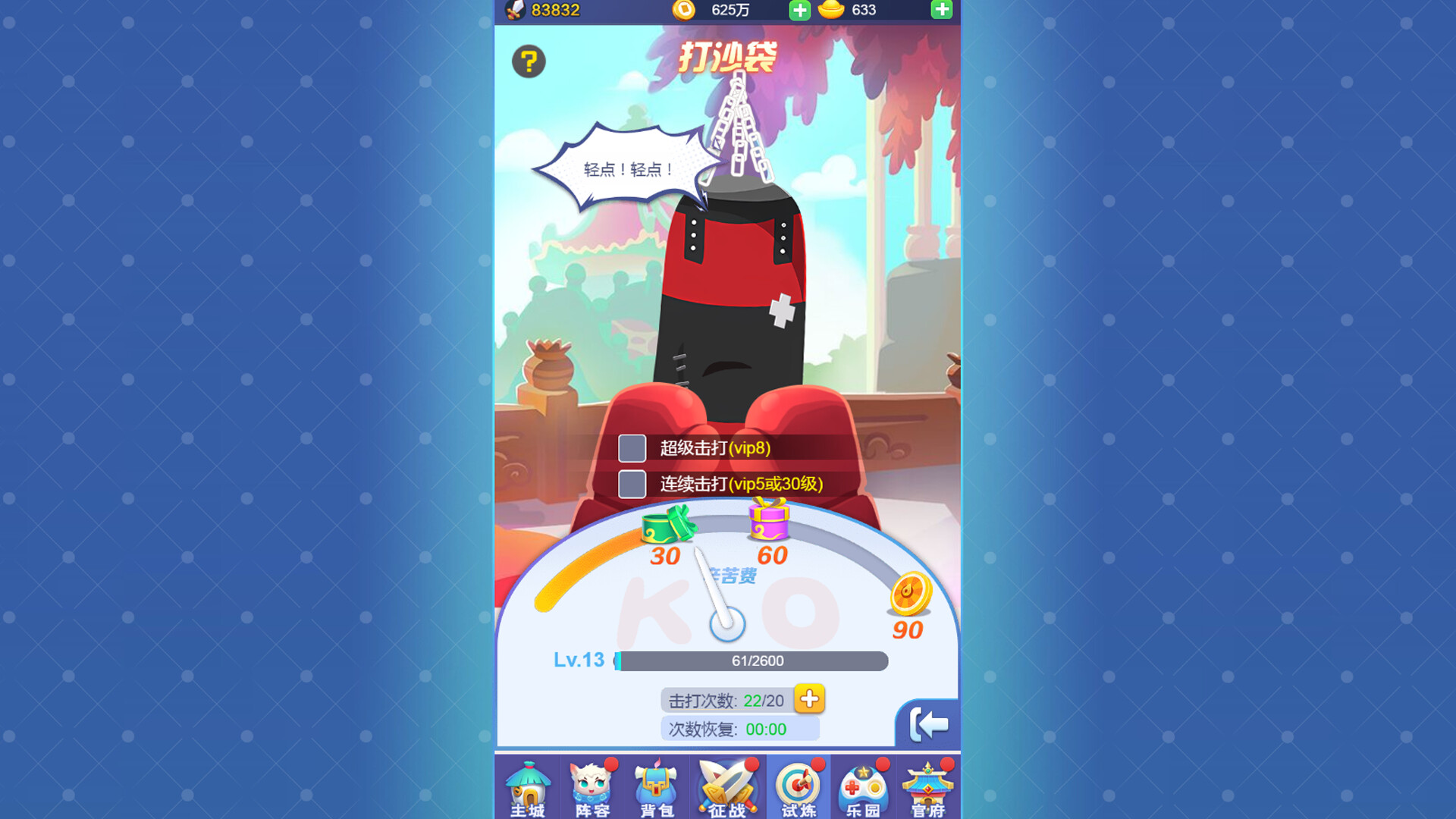Viewport: 1456px width, 819px height.
Task: Click the back arrow button
Action: point(931,723)
